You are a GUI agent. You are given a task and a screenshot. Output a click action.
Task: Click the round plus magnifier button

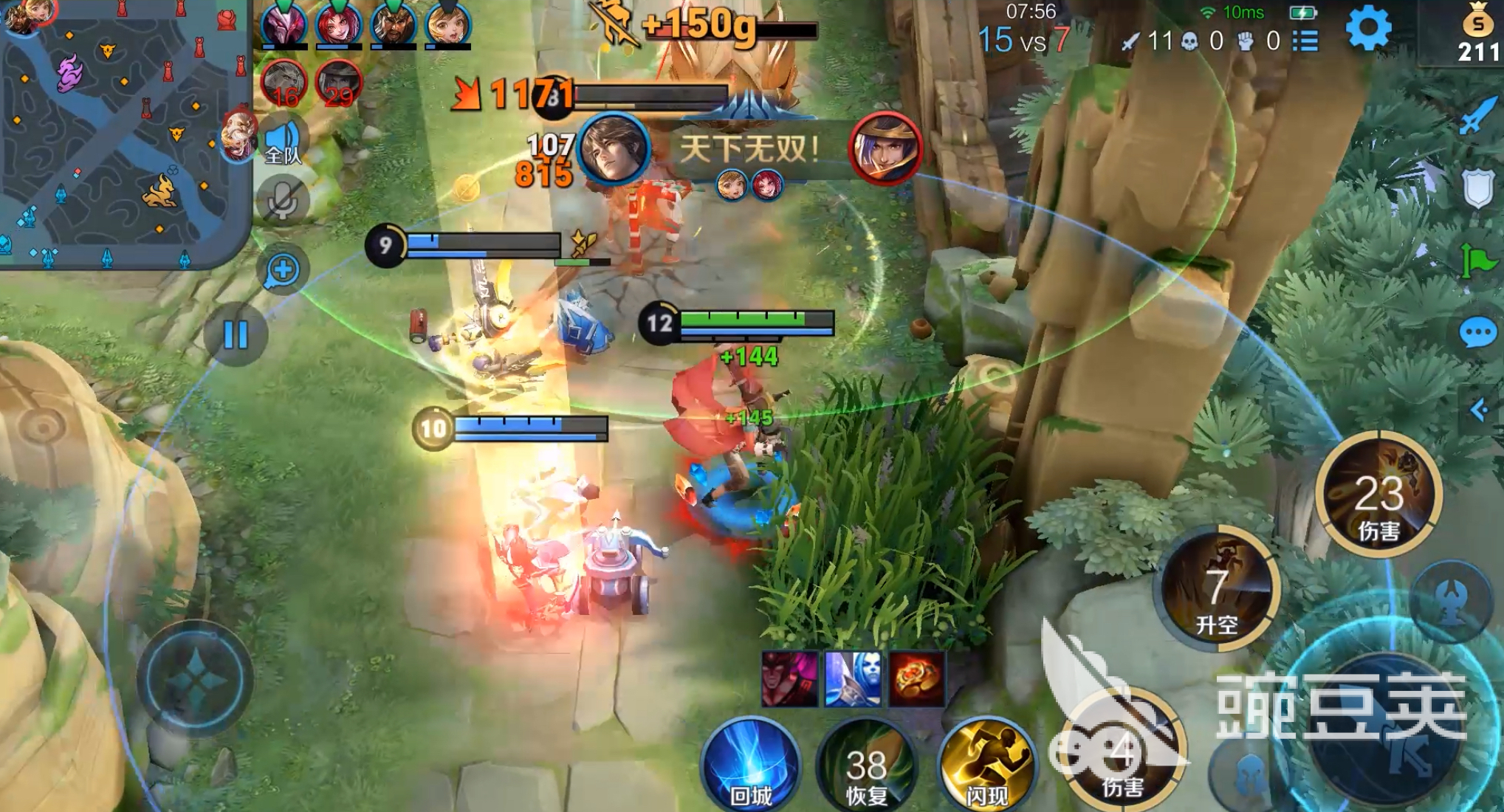282,270
